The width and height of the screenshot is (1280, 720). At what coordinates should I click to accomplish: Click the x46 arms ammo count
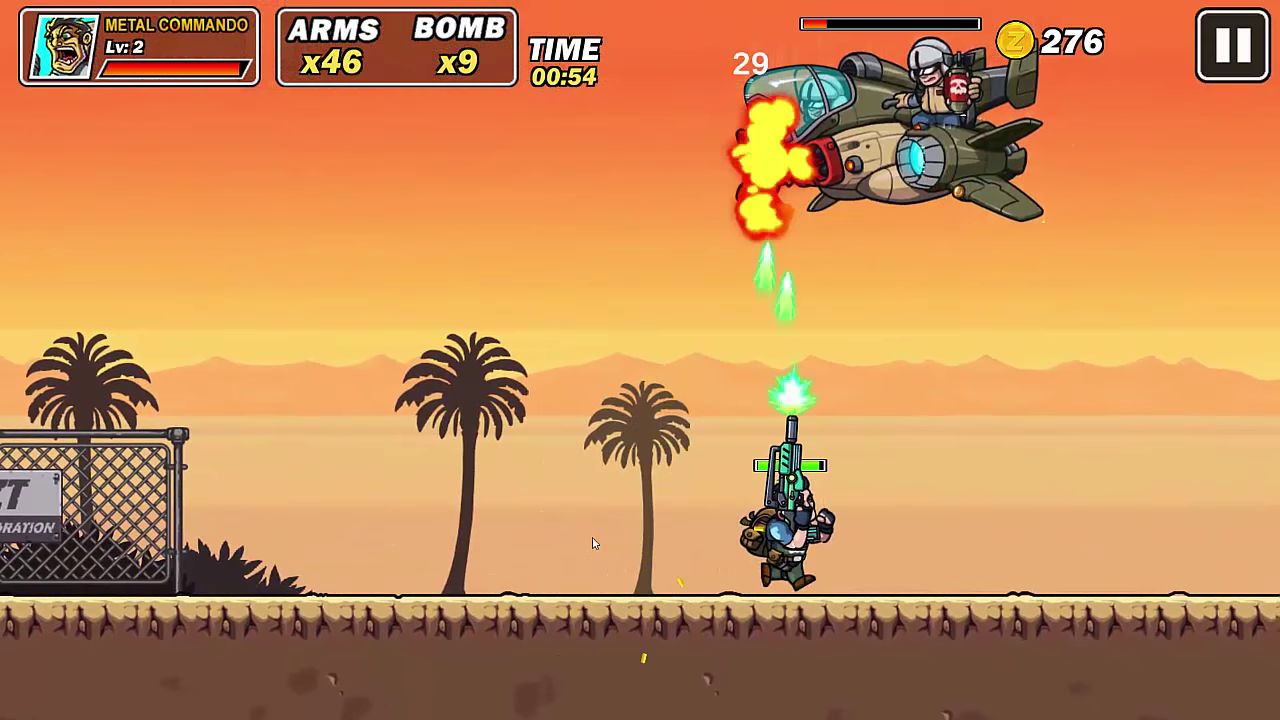(333, 61)
